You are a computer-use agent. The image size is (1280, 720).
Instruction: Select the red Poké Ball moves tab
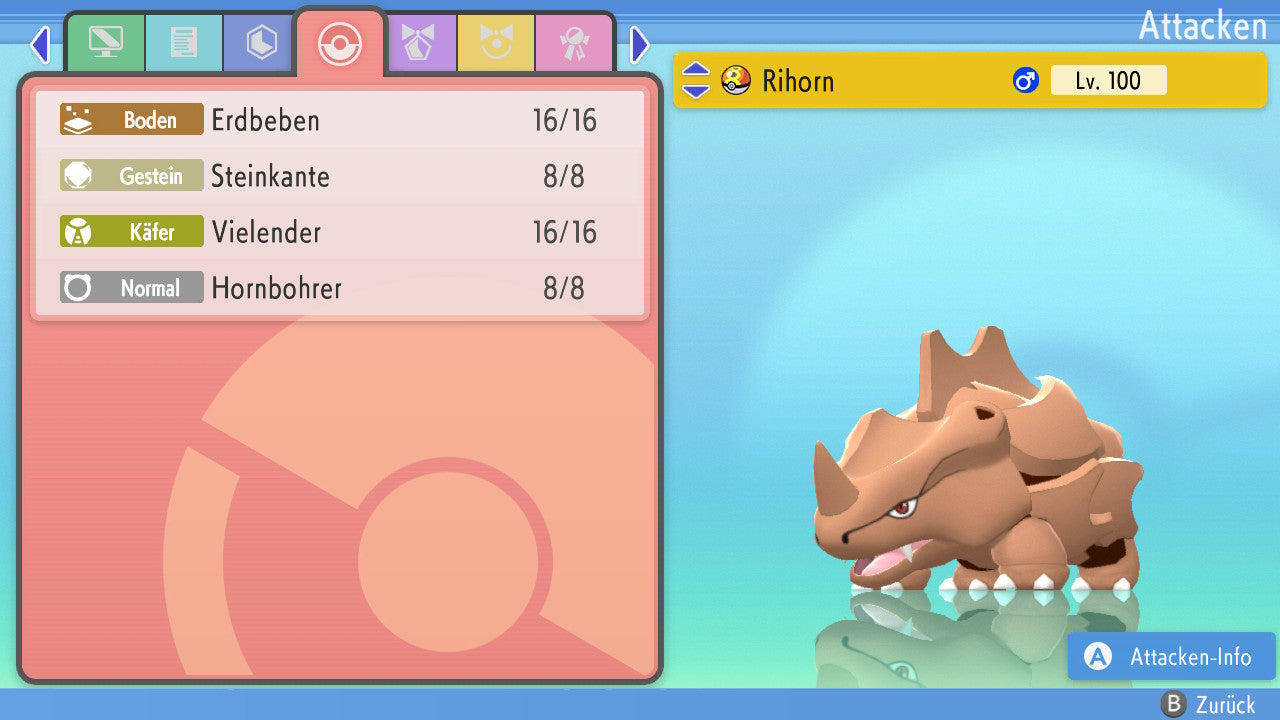coord(339,43)
